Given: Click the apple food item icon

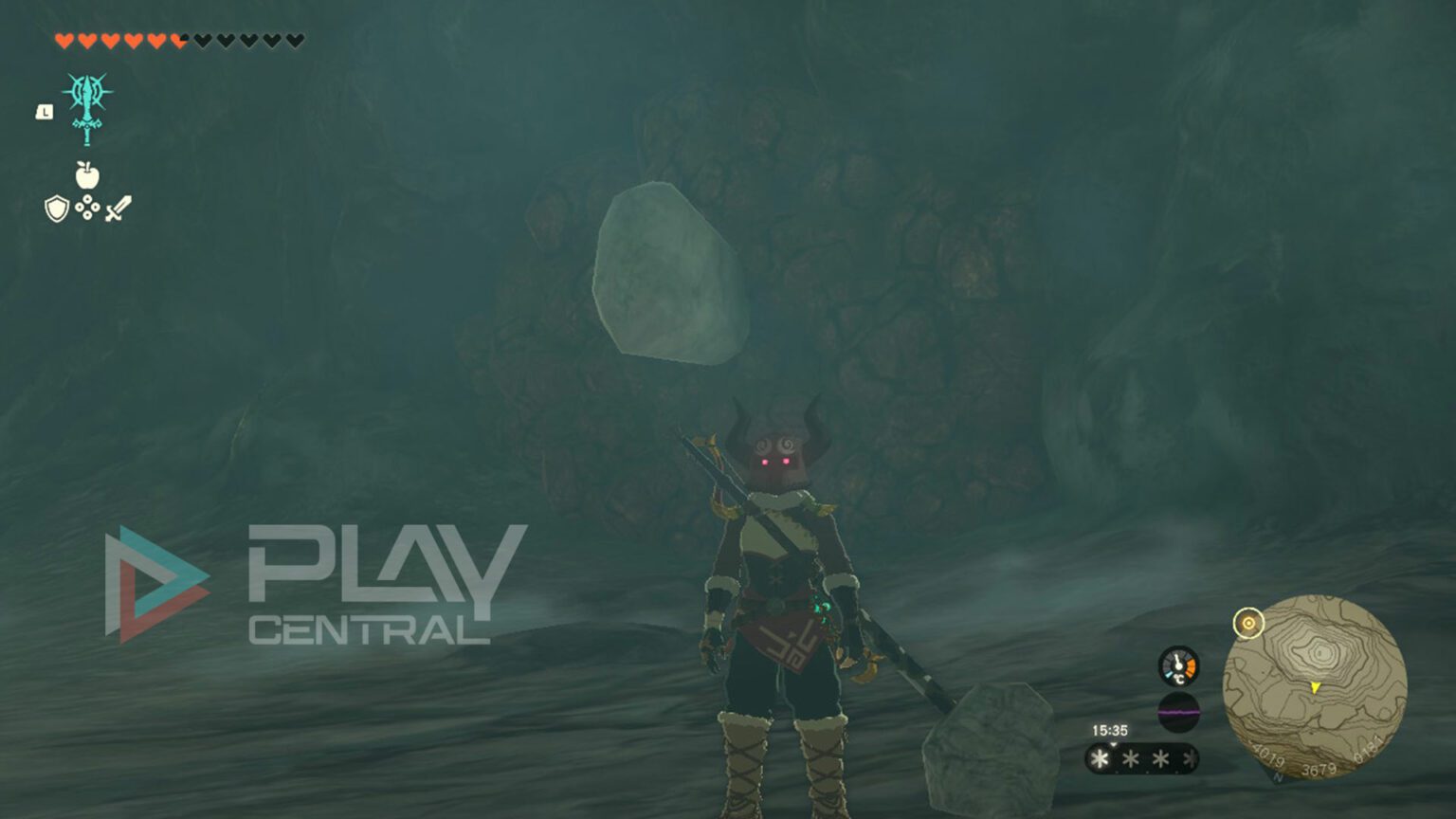Looking at the screenshot, I should [86, 173].
